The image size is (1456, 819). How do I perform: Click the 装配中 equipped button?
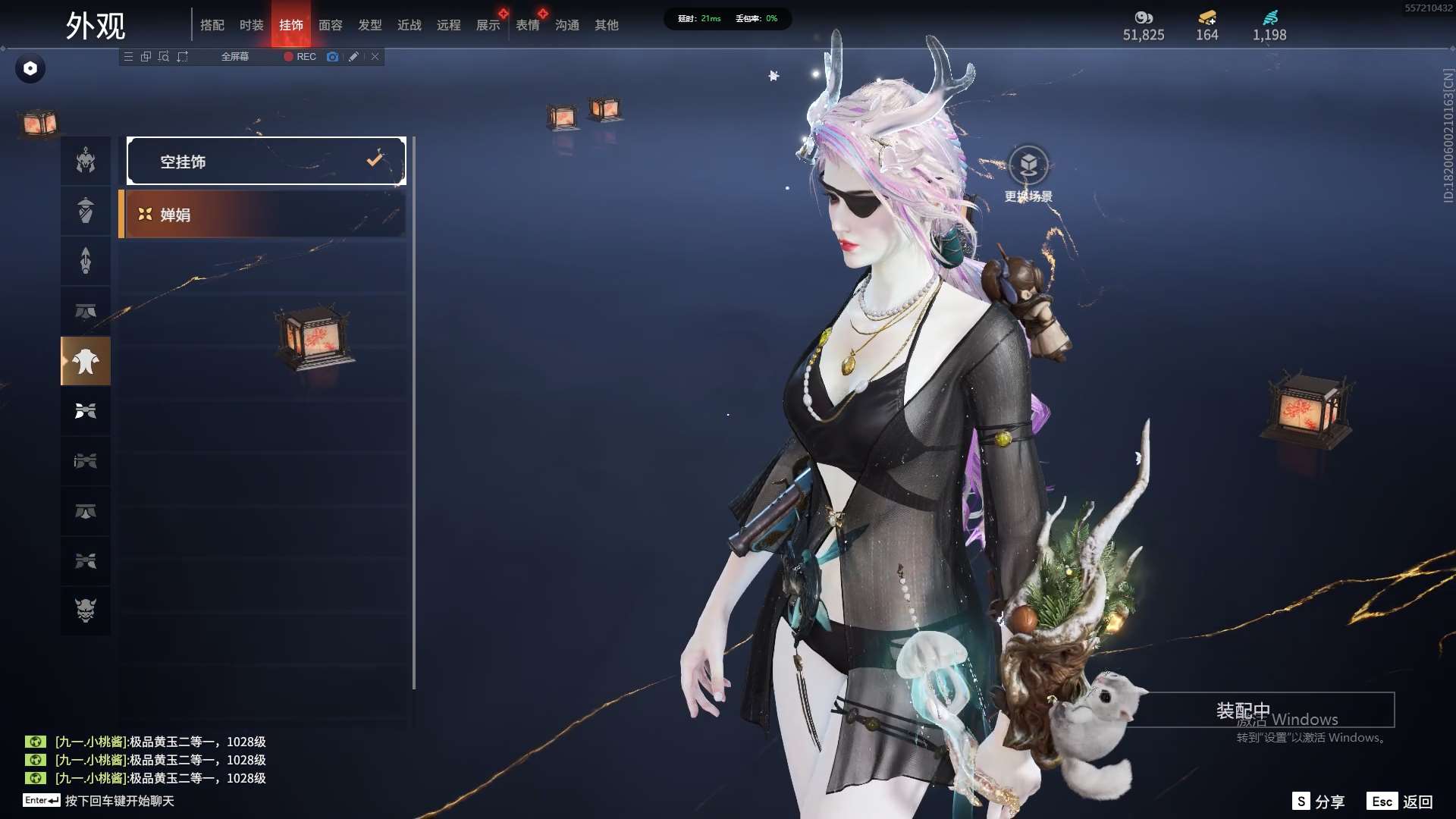[x=1244, y=710]
